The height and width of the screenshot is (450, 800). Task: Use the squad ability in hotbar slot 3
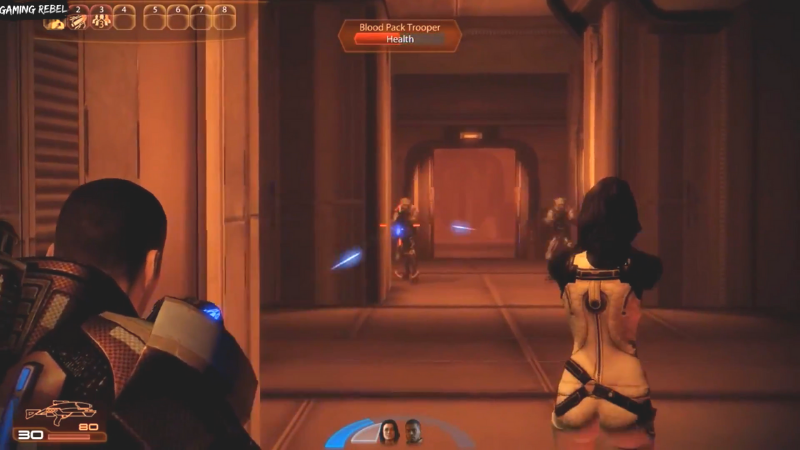click(101, 20)
